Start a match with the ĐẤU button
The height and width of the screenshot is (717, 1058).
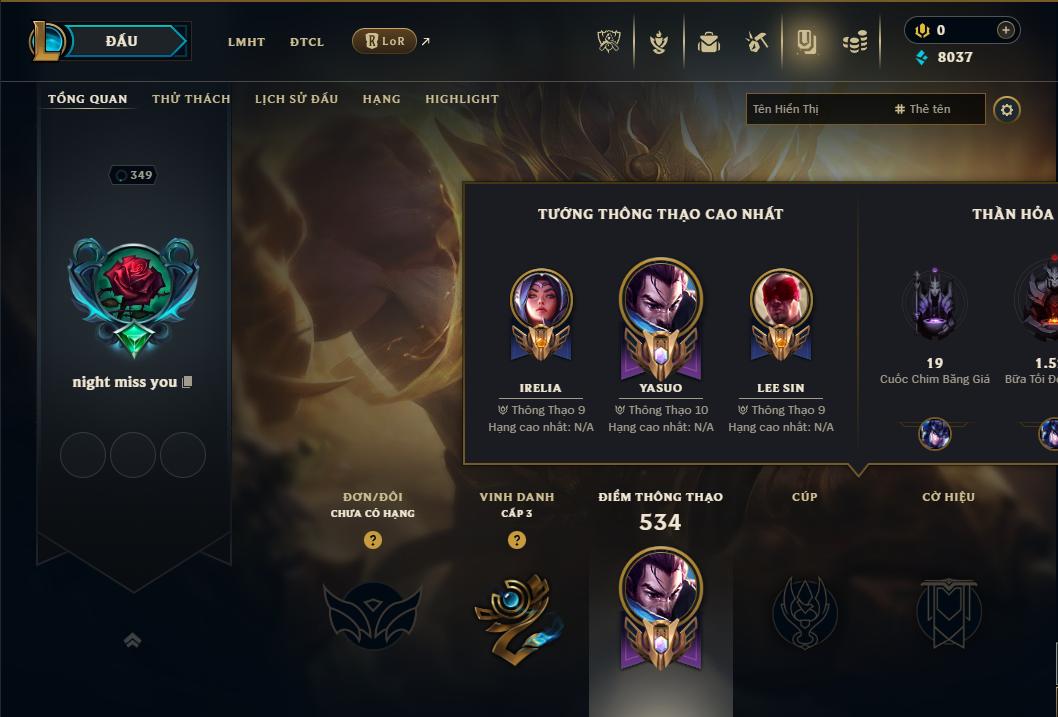(x=121, y=41)
